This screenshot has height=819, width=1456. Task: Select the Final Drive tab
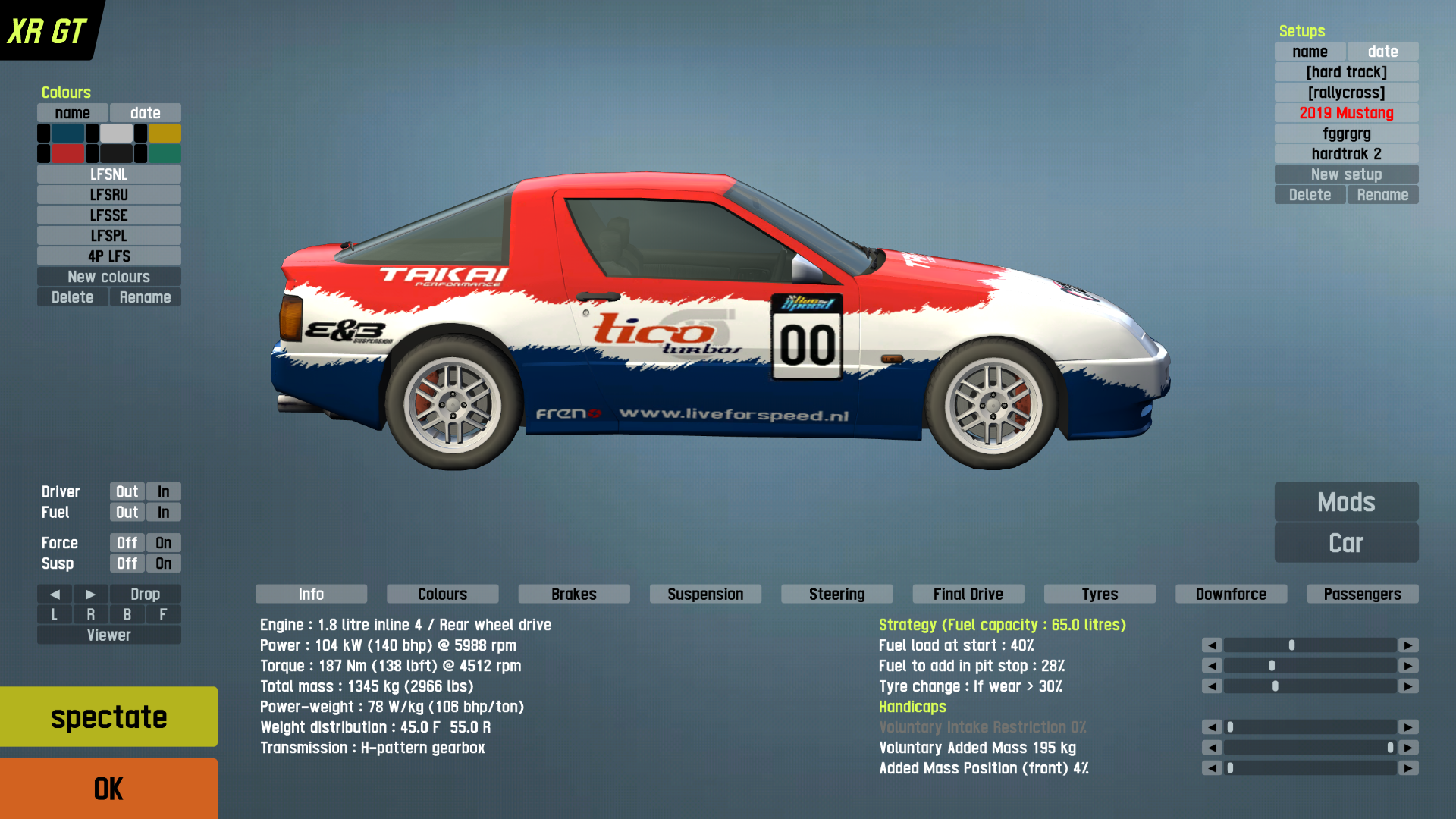968,594
